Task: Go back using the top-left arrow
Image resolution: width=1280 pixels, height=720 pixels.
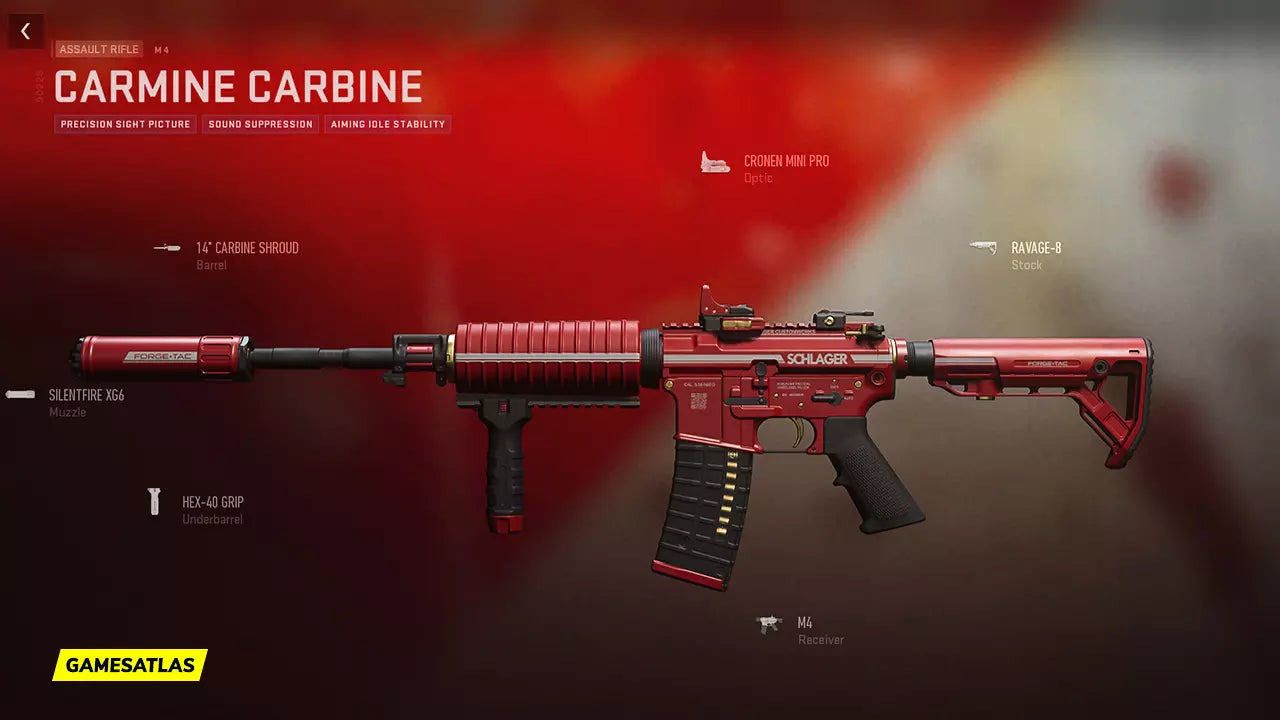Action: (26, 31)
